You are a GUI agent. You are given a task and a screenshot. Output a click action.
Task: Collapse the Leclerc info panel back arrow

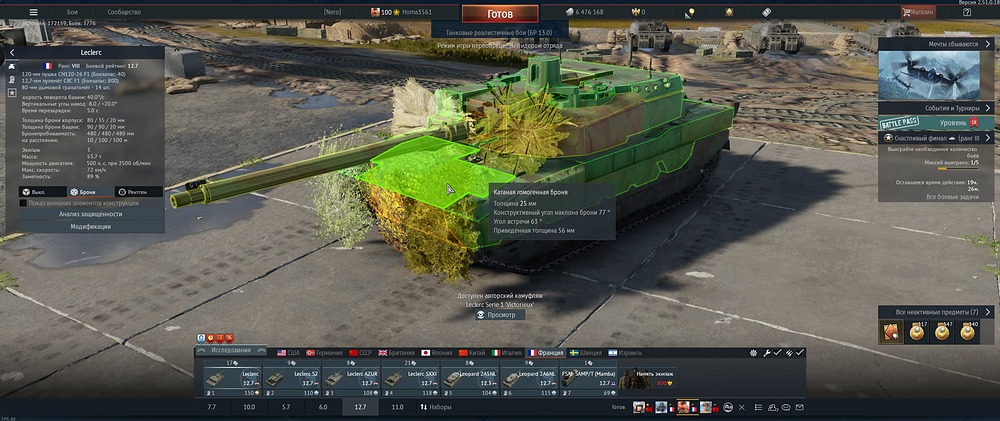tap(11, 52)
